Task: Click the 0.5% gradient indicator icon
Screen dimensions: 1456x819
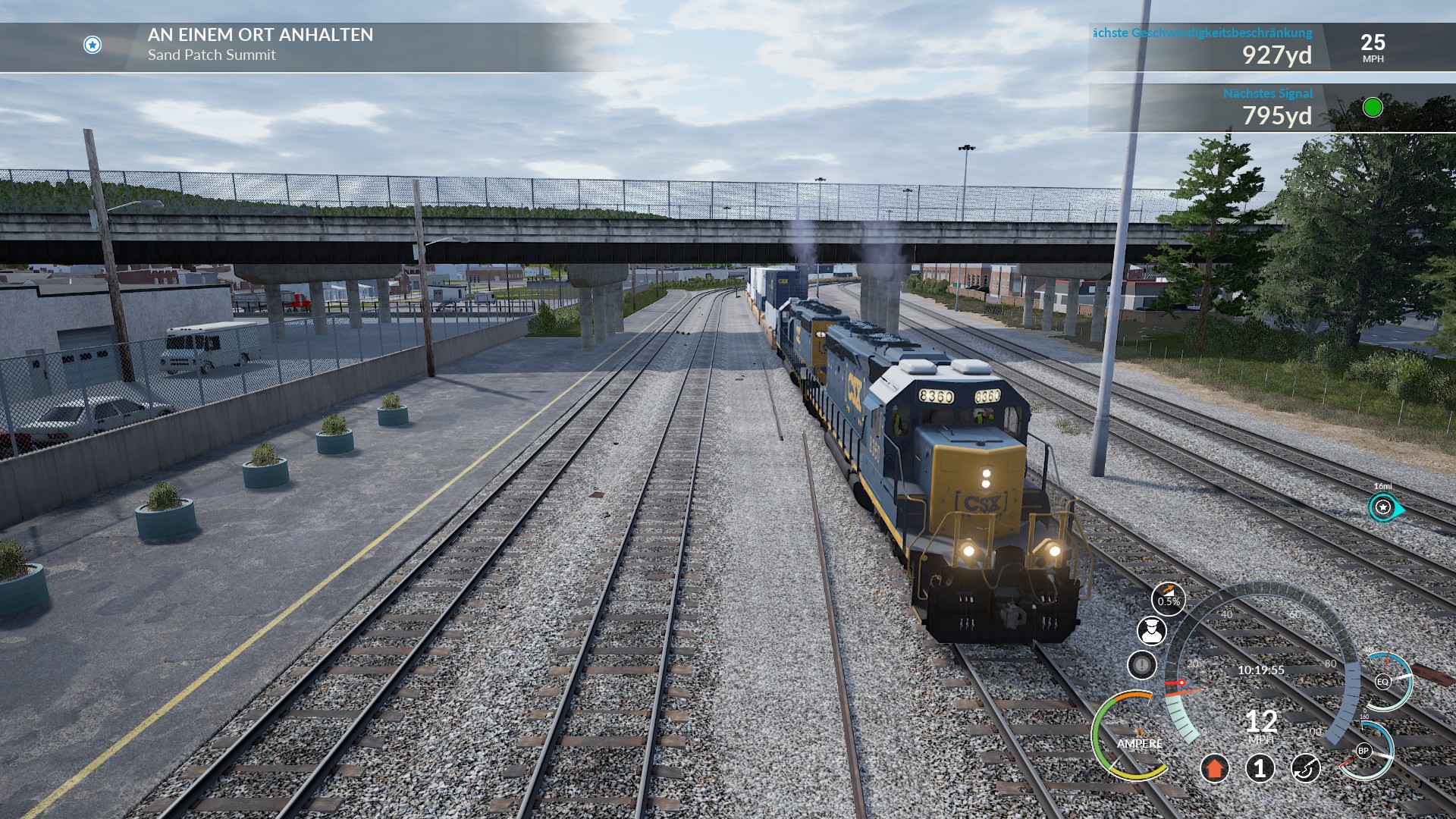Action: pos(1168,600)
